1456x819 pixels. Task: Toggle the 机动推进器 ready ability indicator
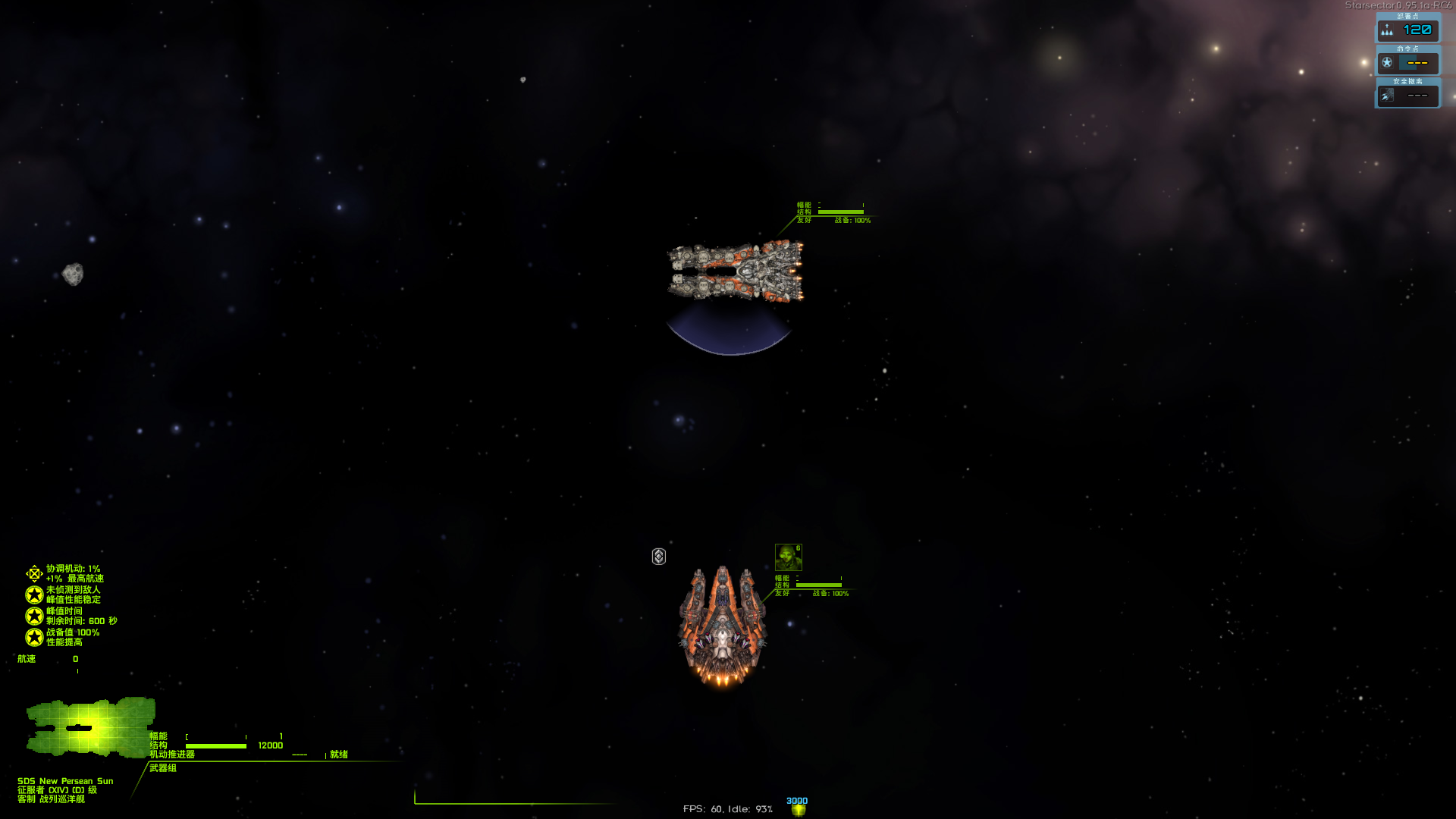click(337, 755)
